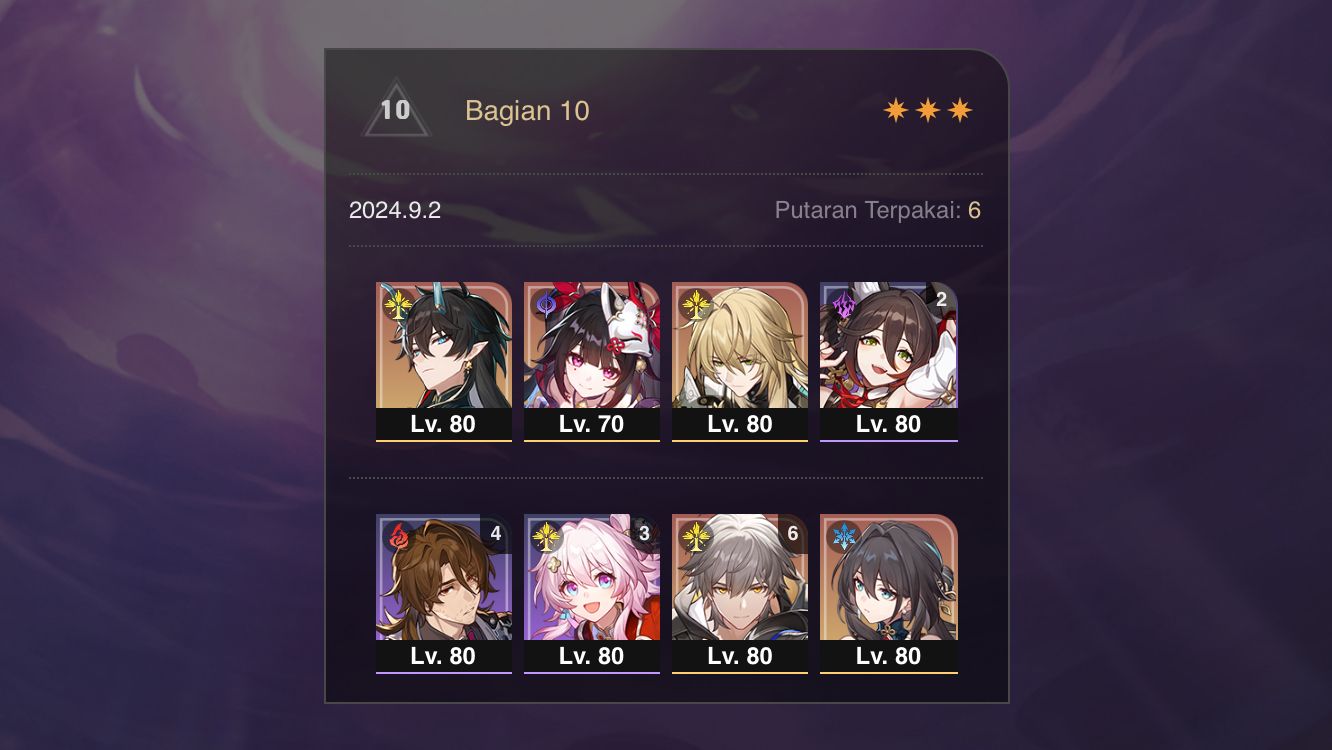This screenshot has width=1332, height=750.
Task: Click the stage 10 triangle emblem
Action: coord(394,112)
